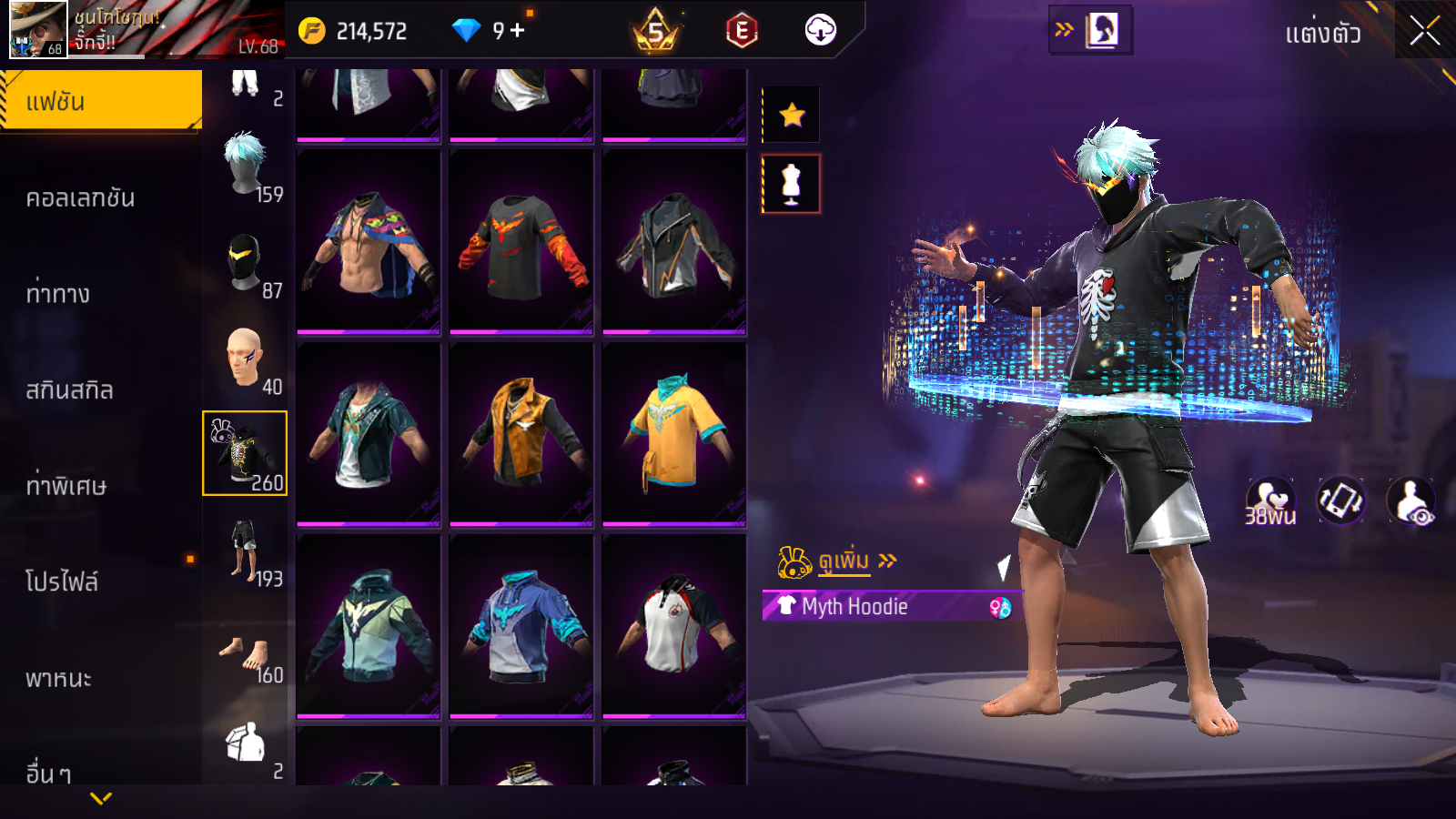Choose the black mask category with 87 items
Viewport: 1456px width, 819px height.
[246, 263]
